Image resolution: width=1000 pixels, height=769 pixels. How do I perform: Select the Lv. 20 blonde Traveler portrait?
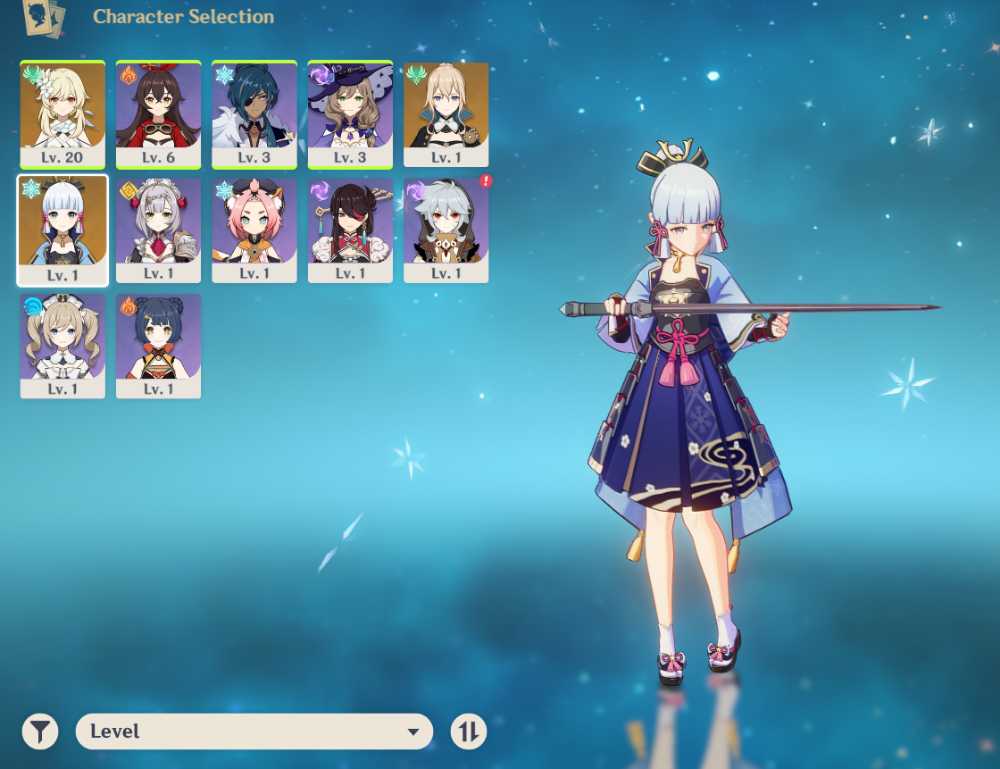coord(62,114)
